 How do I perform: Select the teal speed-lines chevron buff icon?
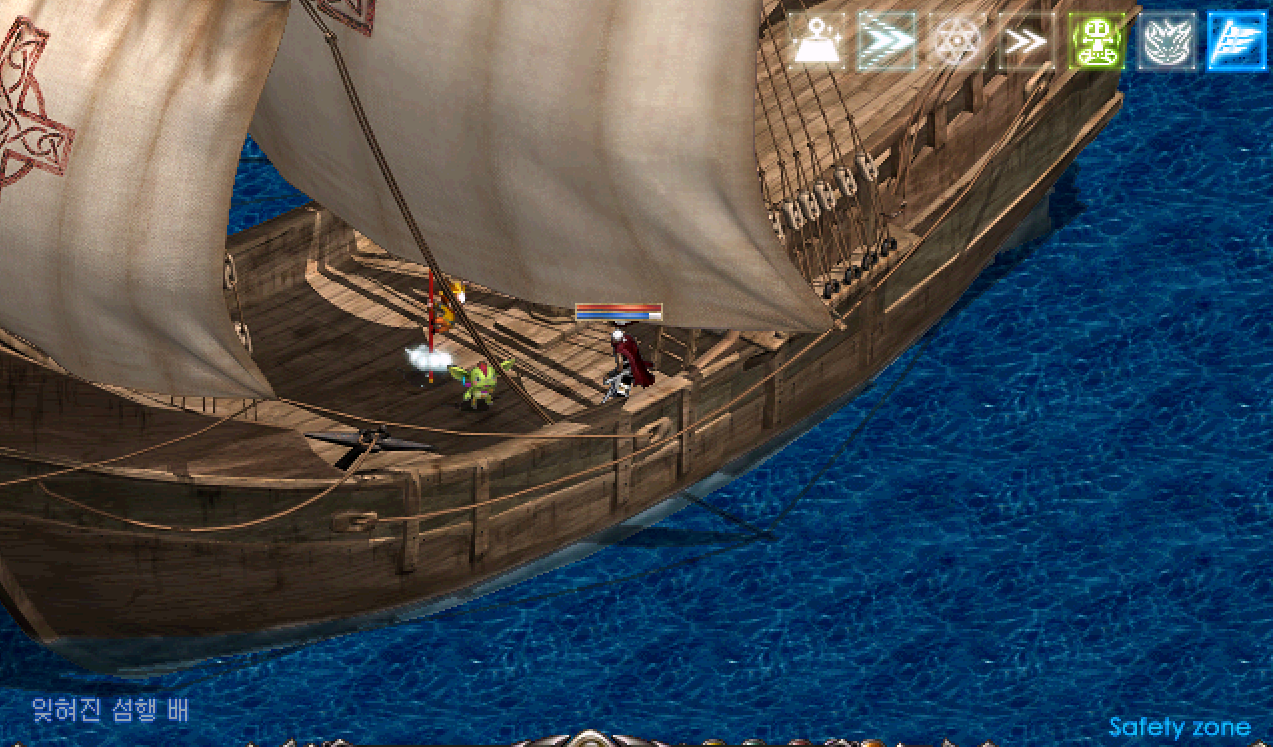(x=887, y=42)
